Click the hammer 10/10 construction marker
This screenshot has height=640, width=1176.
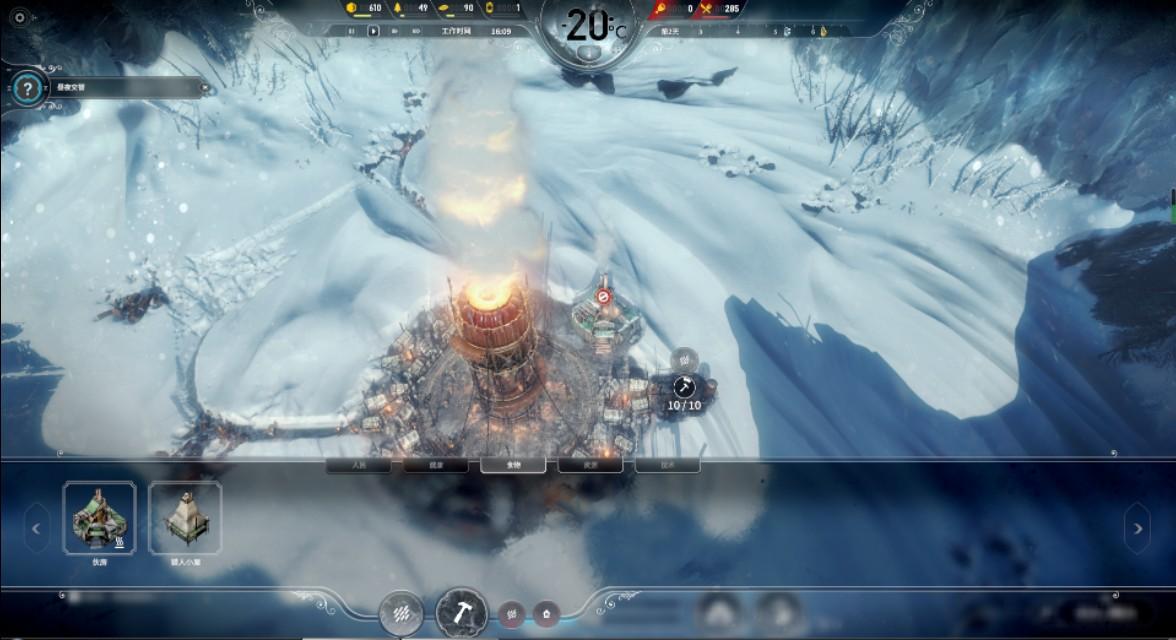[684, 387]
